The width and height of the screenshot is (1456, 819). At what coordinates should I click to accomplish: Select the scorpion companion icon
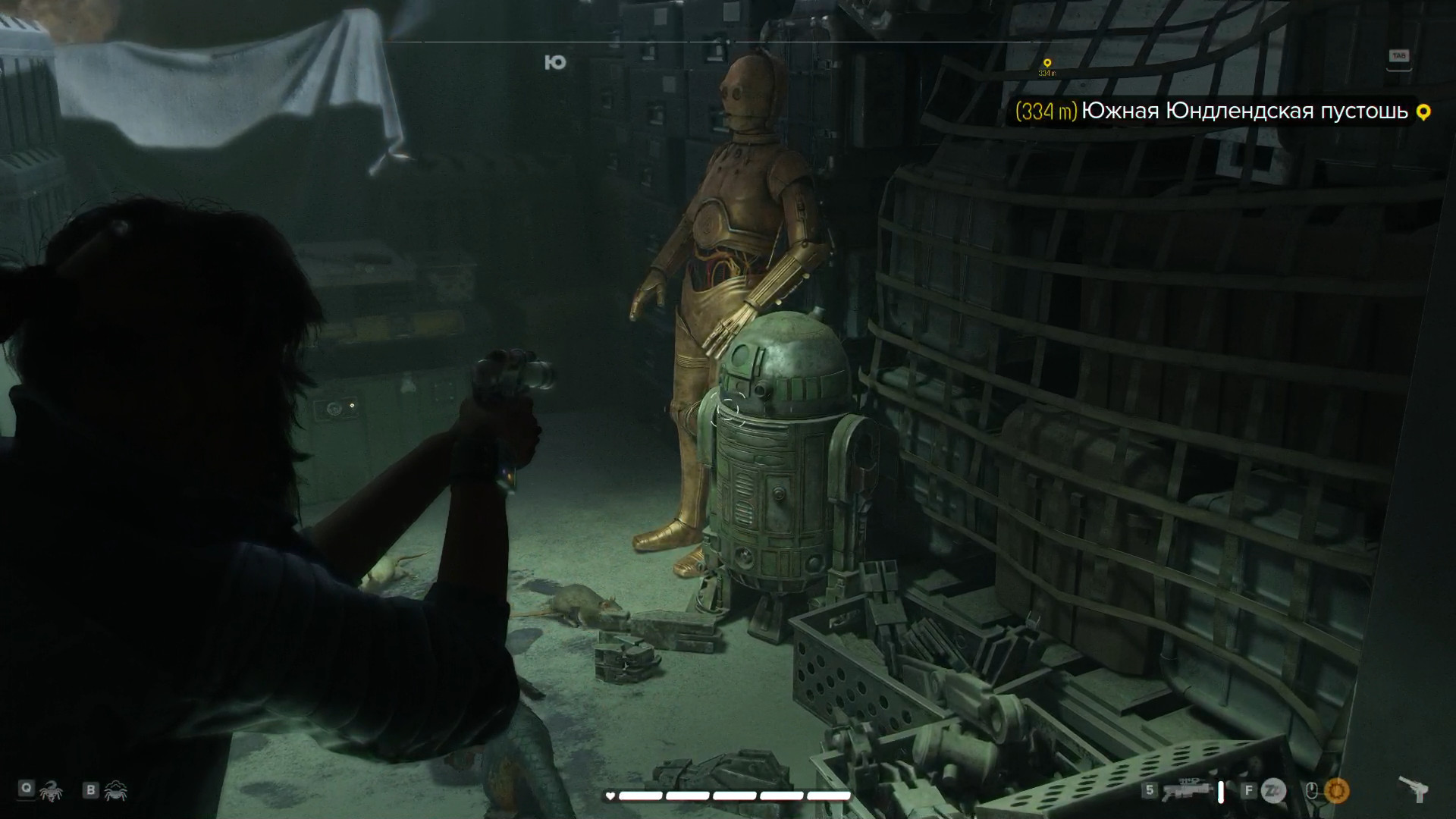click(51, 790)
